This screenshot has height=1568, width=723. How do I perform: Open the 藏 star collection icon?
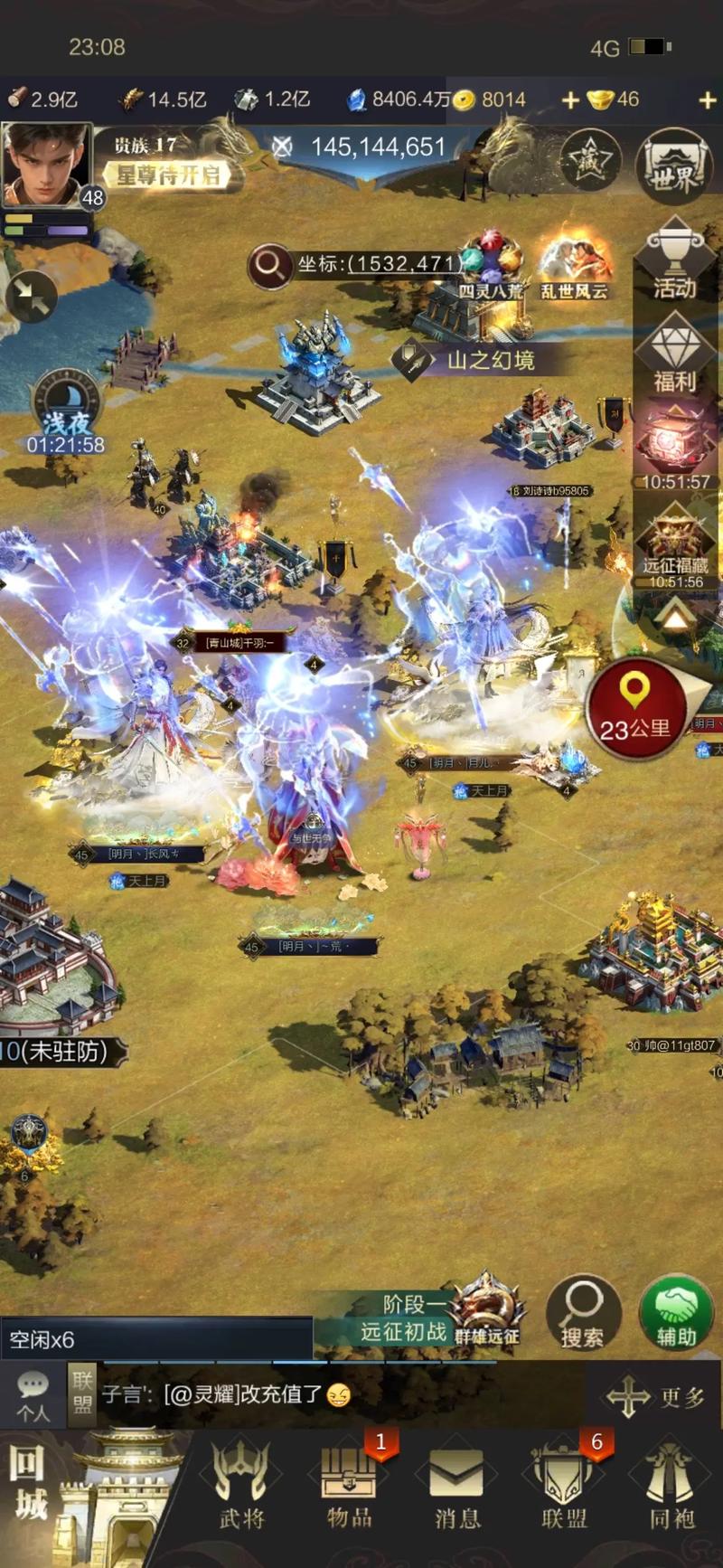pos(589,162)
